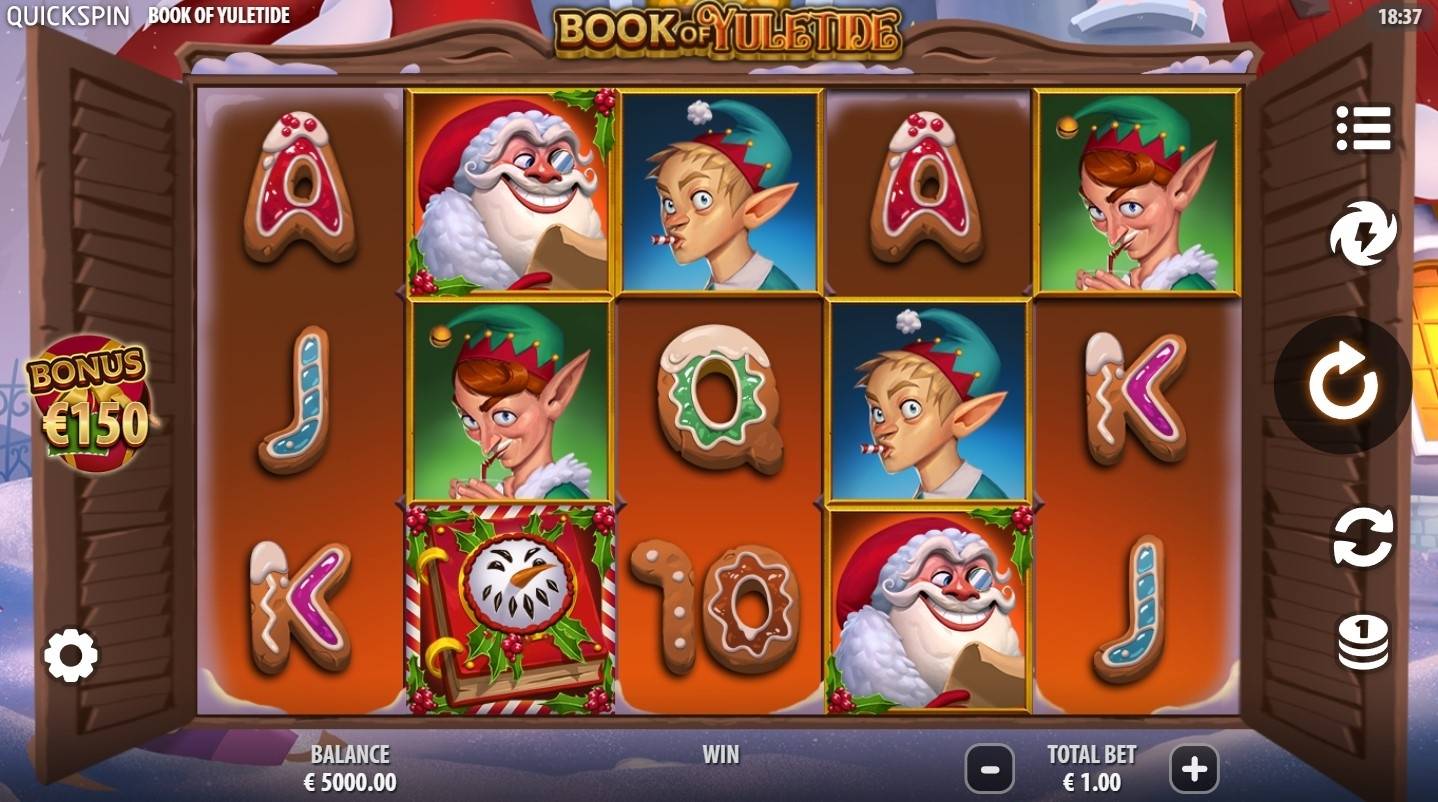Open the autoplay spins option

1361,536
